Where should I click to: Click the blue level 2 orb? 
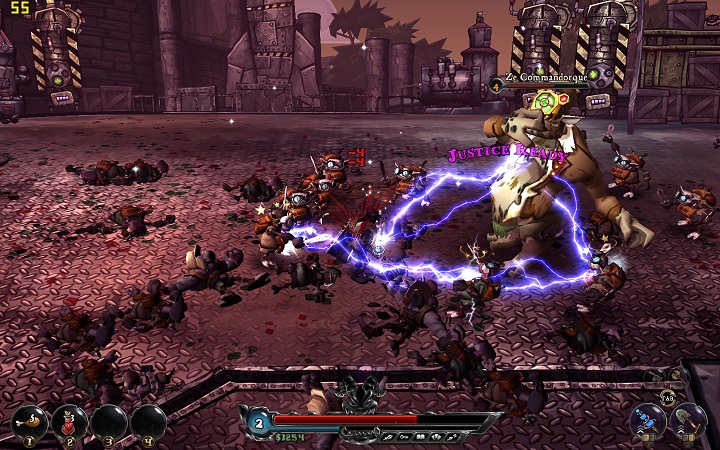(x=257, y=423)
